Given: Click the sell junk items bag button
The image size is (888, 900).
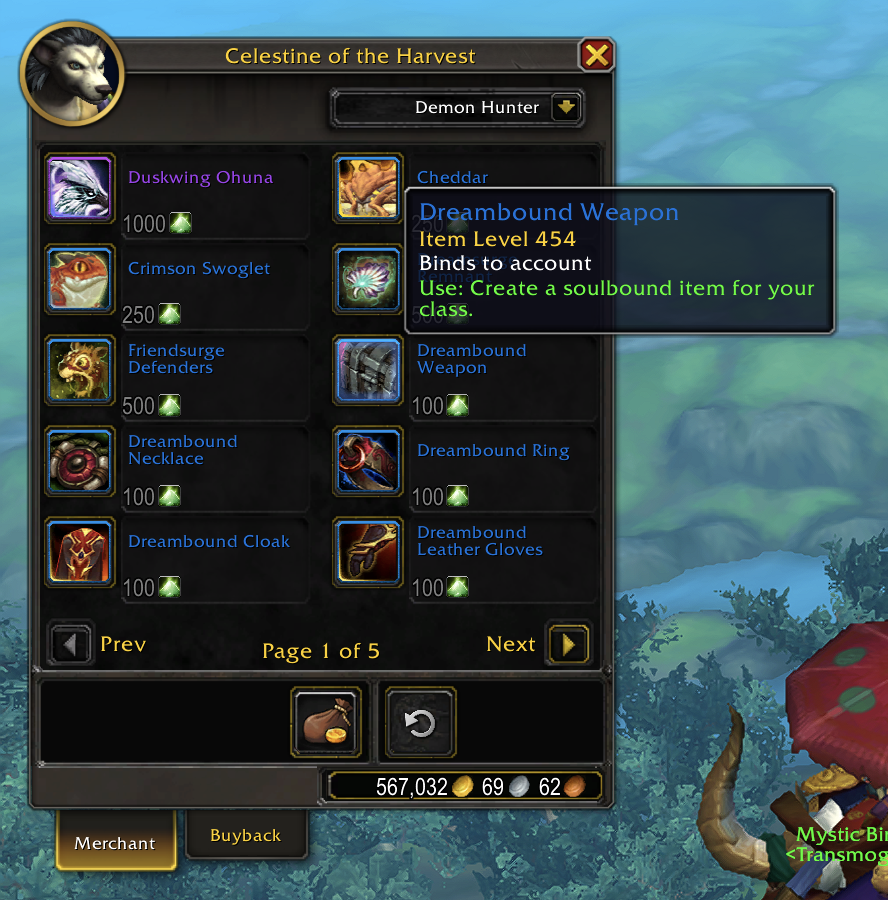Looking at the screenshot, I should click(326, 721).
